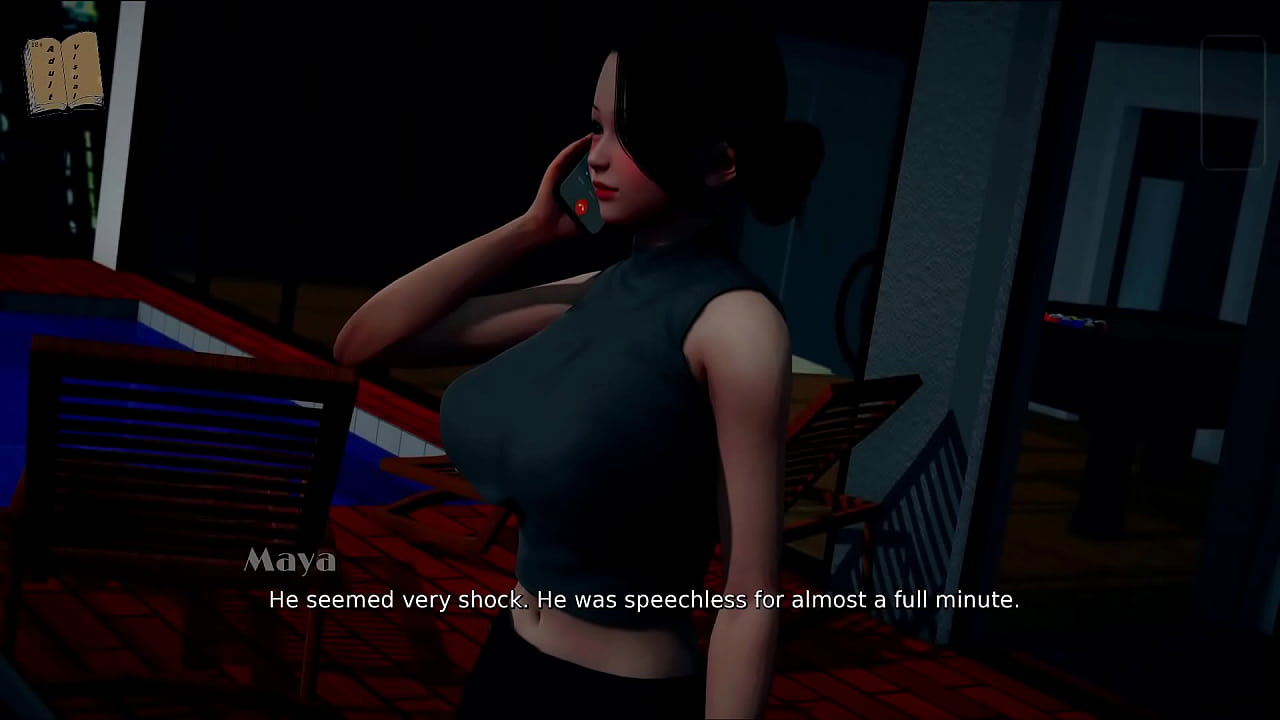Open the faint phone outline icon
The width and height of the screenshot is (1280, 720).
coord(1233,102)
